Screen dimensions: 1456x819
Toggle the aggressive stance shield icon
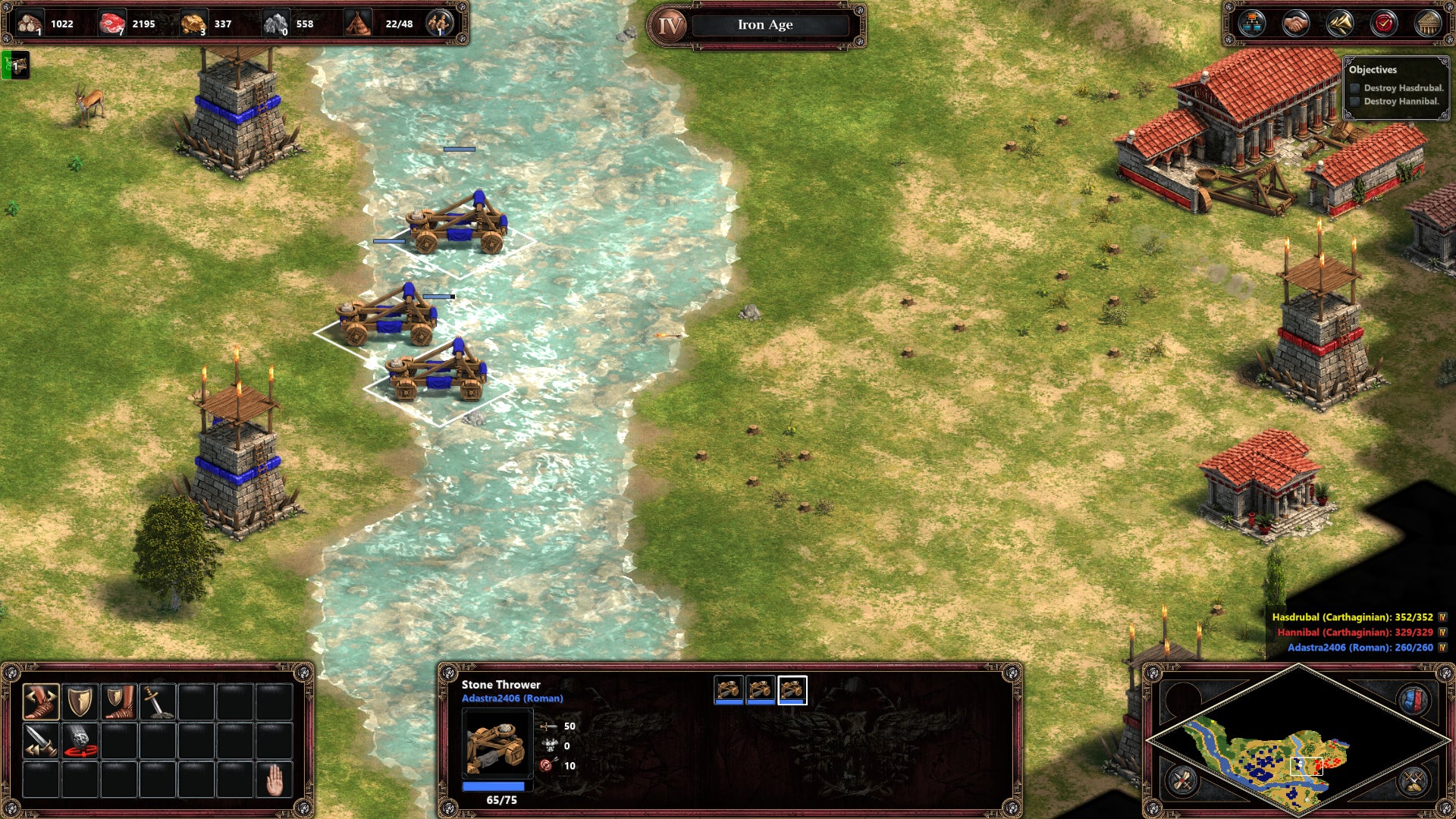pyautogui.click(x=80, y=701)
